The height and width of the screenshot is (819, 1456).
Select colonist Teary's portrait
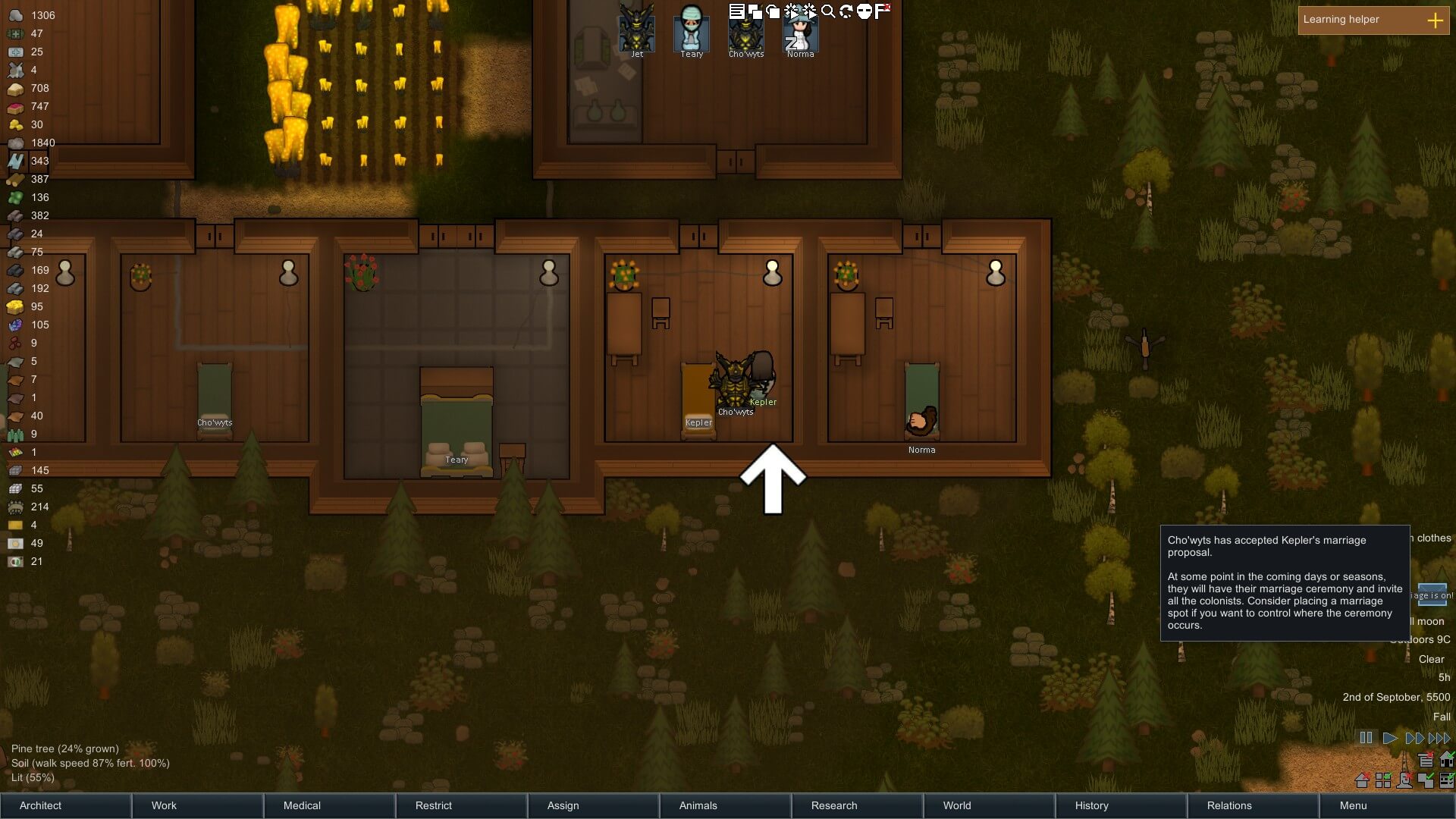click(692, 28)
